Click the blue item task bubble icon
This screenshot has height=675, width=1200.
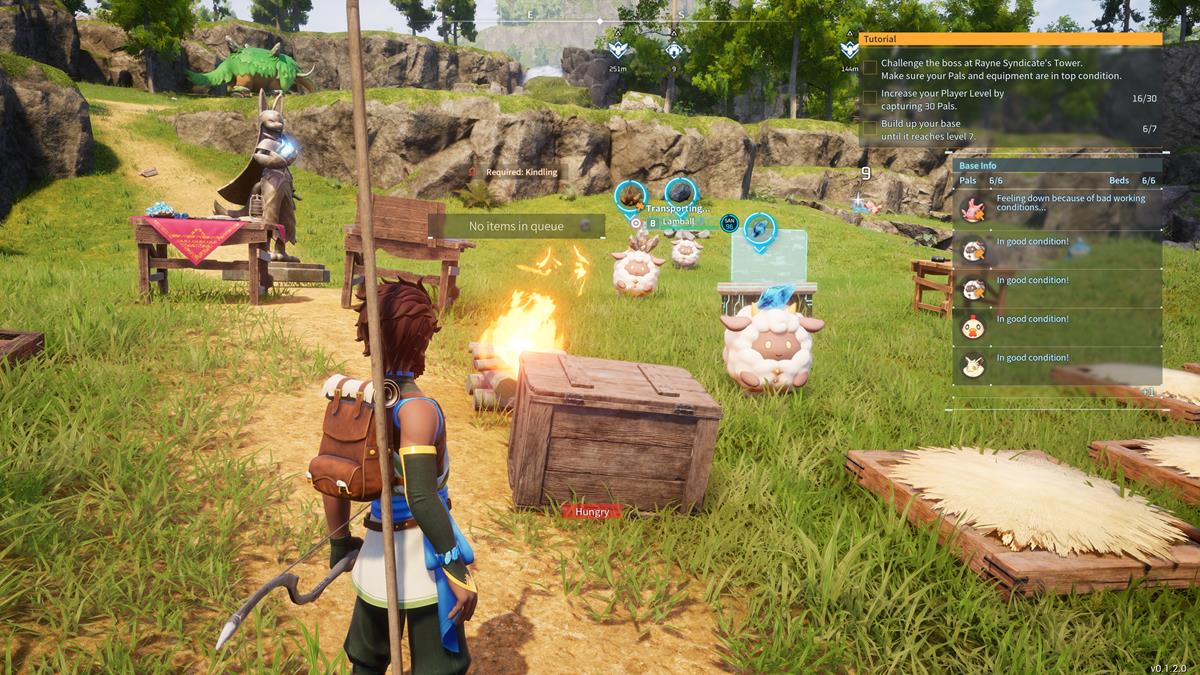(760, 228)
